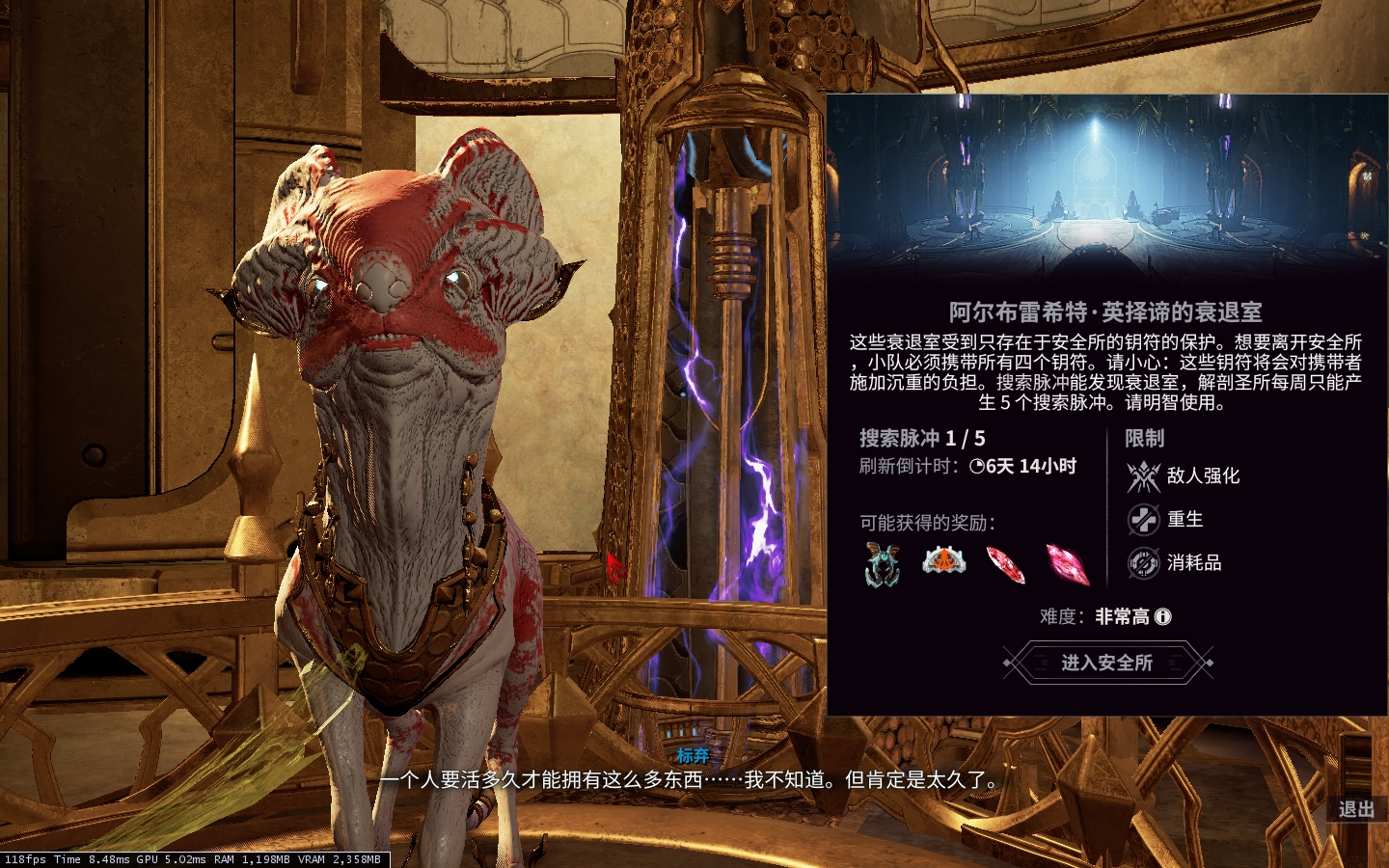Inspect the orange and silver emblem reward
This screenshot has height=868, width=1389.
(x=943, y=560)
